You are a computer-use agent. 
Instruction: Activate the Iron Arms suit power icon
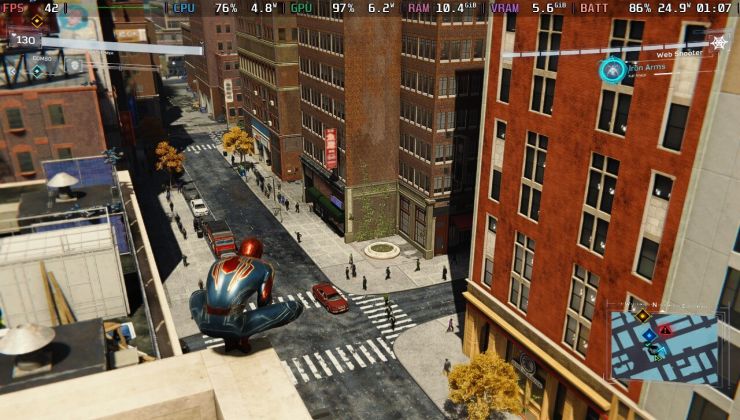(x=612, y=70)
